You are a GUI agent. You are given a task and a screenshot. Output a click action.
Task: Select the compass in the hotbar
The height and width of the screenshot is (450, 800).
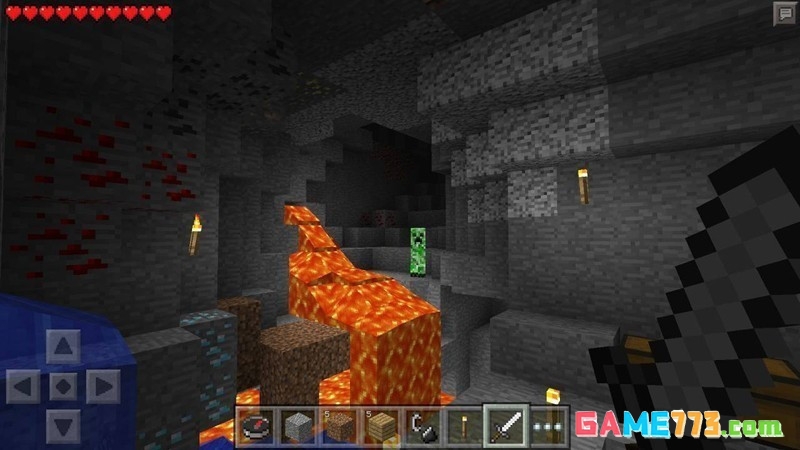click(x=257, y=427)
